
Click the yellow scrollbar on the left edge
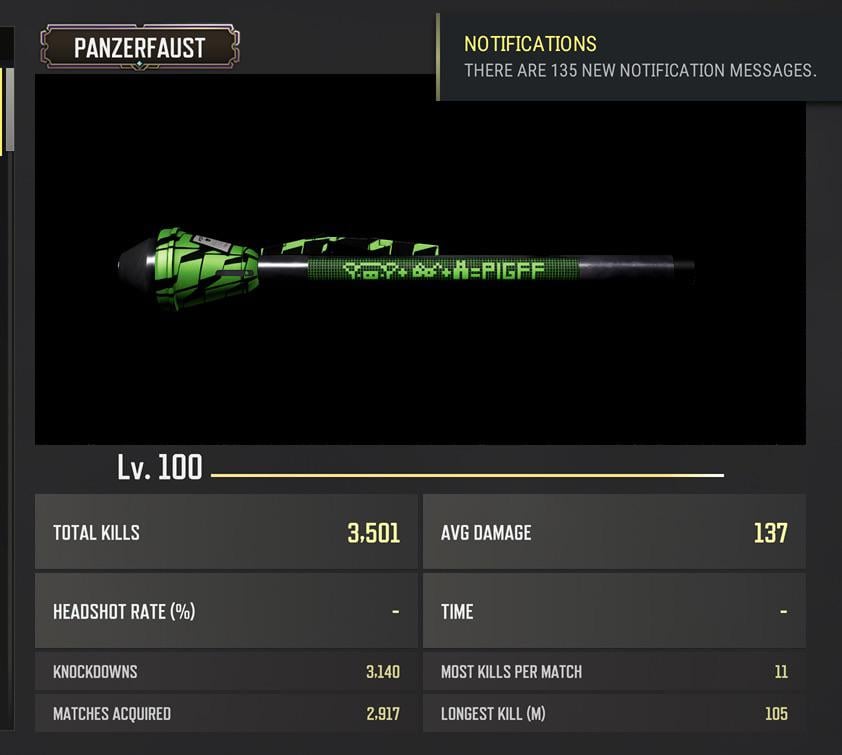point(9,110)
